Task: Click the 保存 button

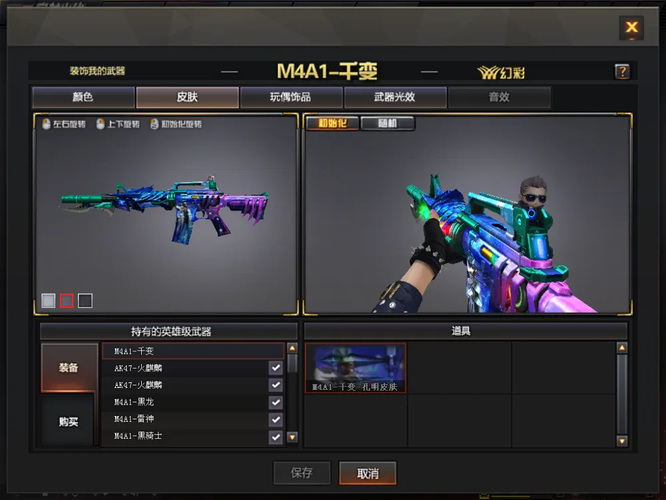Action: [x=301, y=473]
